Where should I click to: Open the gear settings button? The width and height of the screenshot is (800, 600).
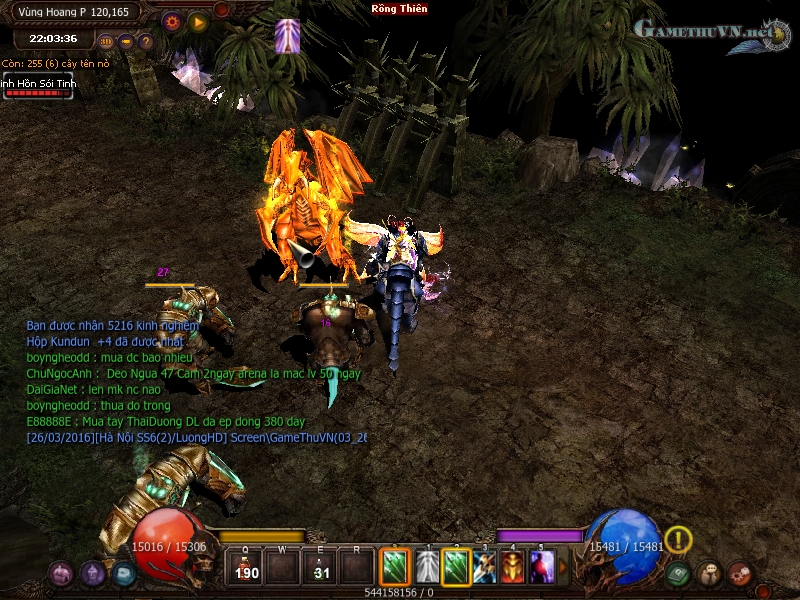point(171,21)
